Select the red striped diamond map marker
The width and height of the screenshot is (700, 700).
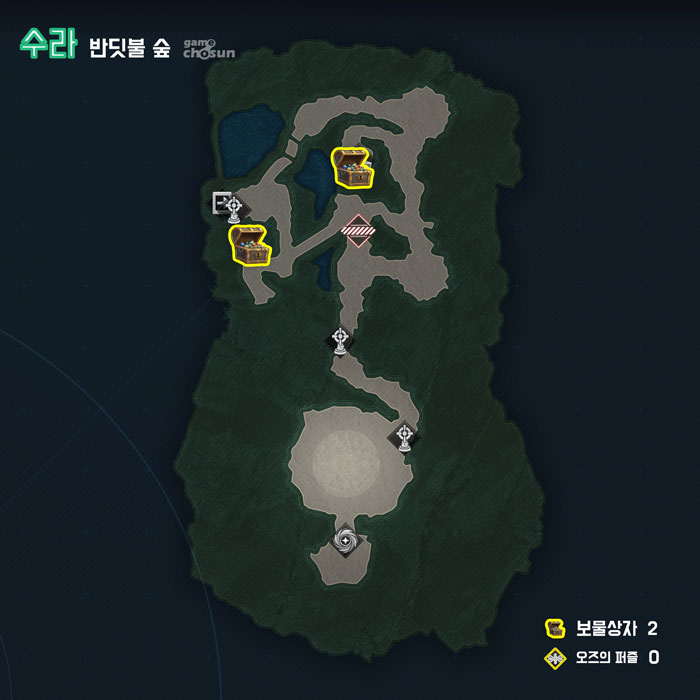click(x=358, y=229)
